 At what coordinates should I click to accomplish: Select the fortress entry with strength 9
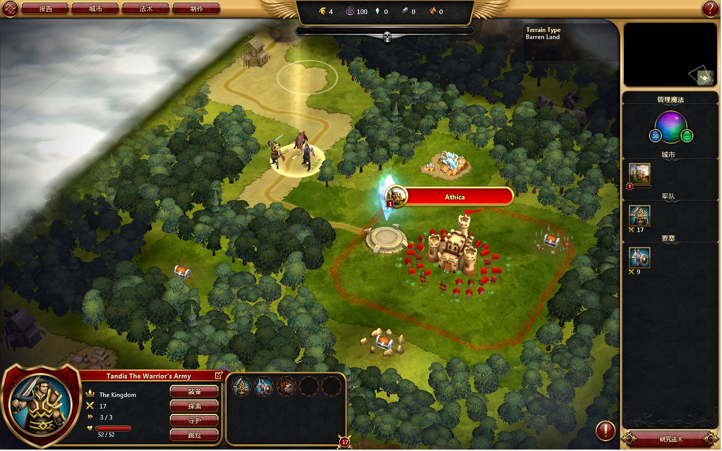(640, 257)
